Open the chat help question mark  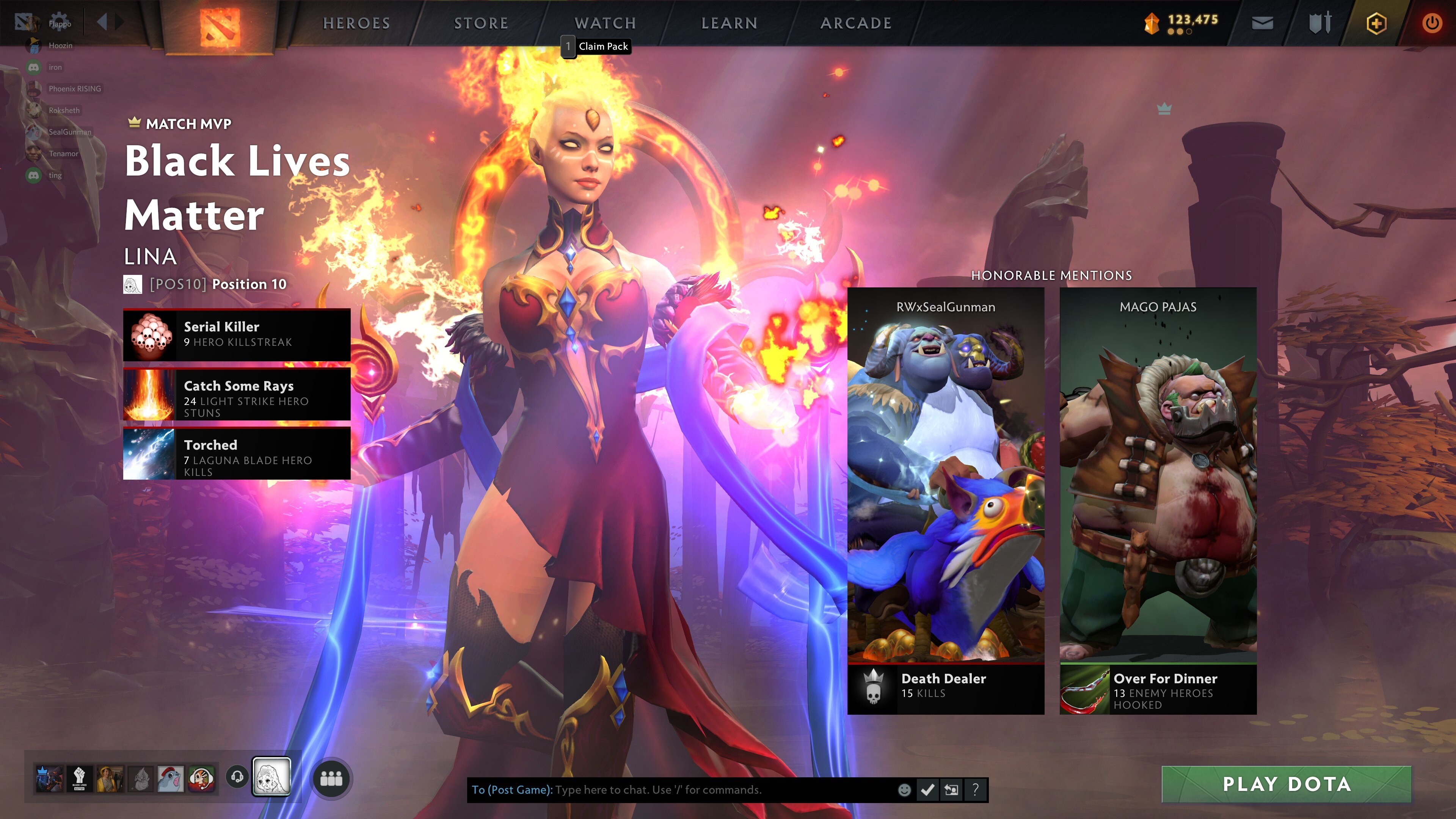tap(975, 789)
